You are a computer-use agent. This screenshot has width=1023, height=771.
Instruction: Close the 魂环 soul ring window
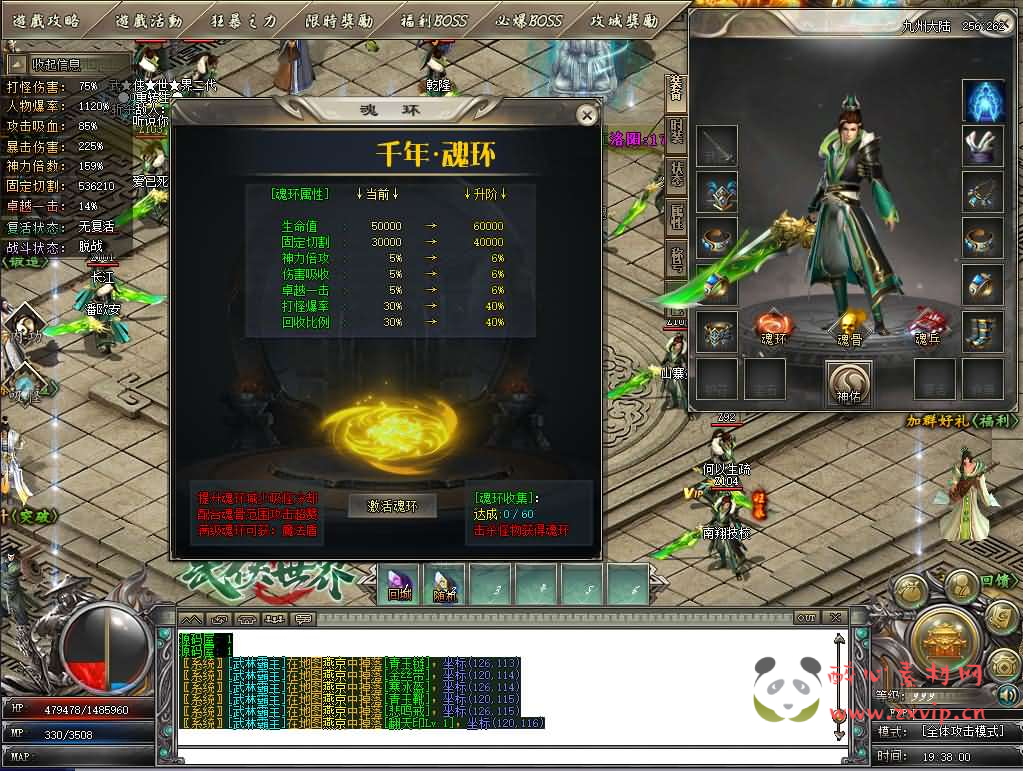[x=587, y=115]
